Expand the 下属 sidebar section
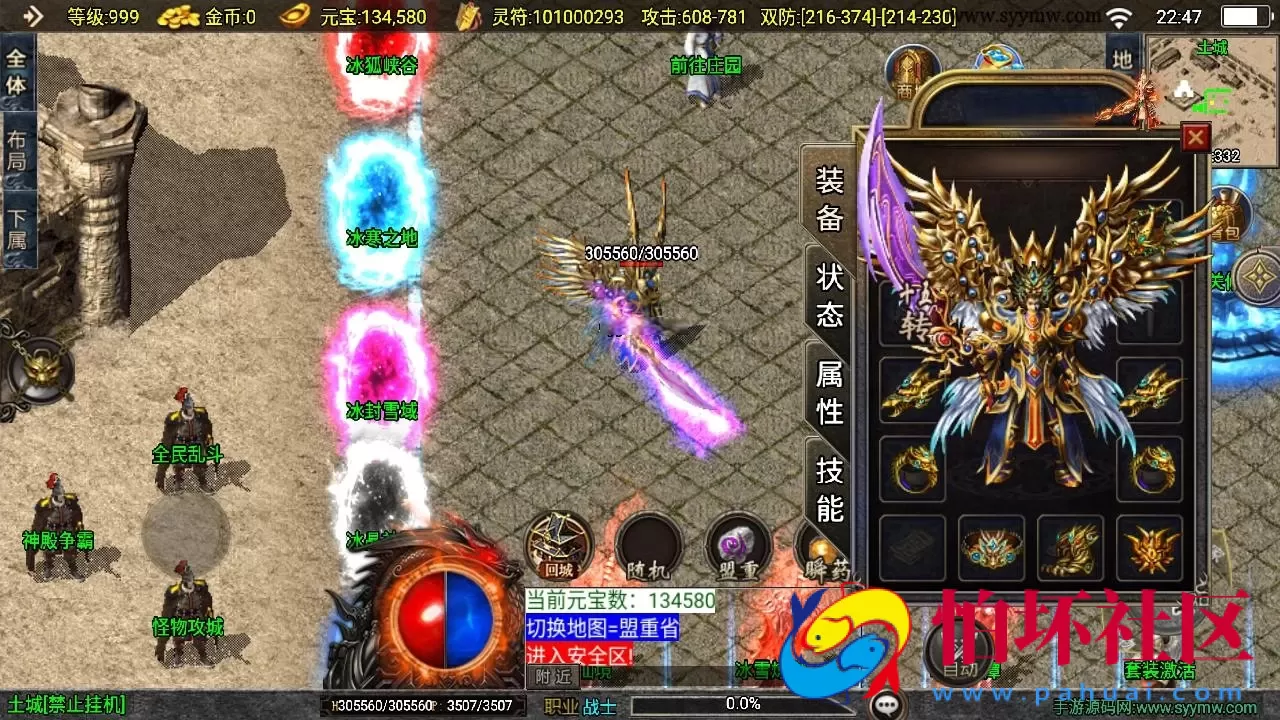1280x720 pixels. [x=19, y=223]
